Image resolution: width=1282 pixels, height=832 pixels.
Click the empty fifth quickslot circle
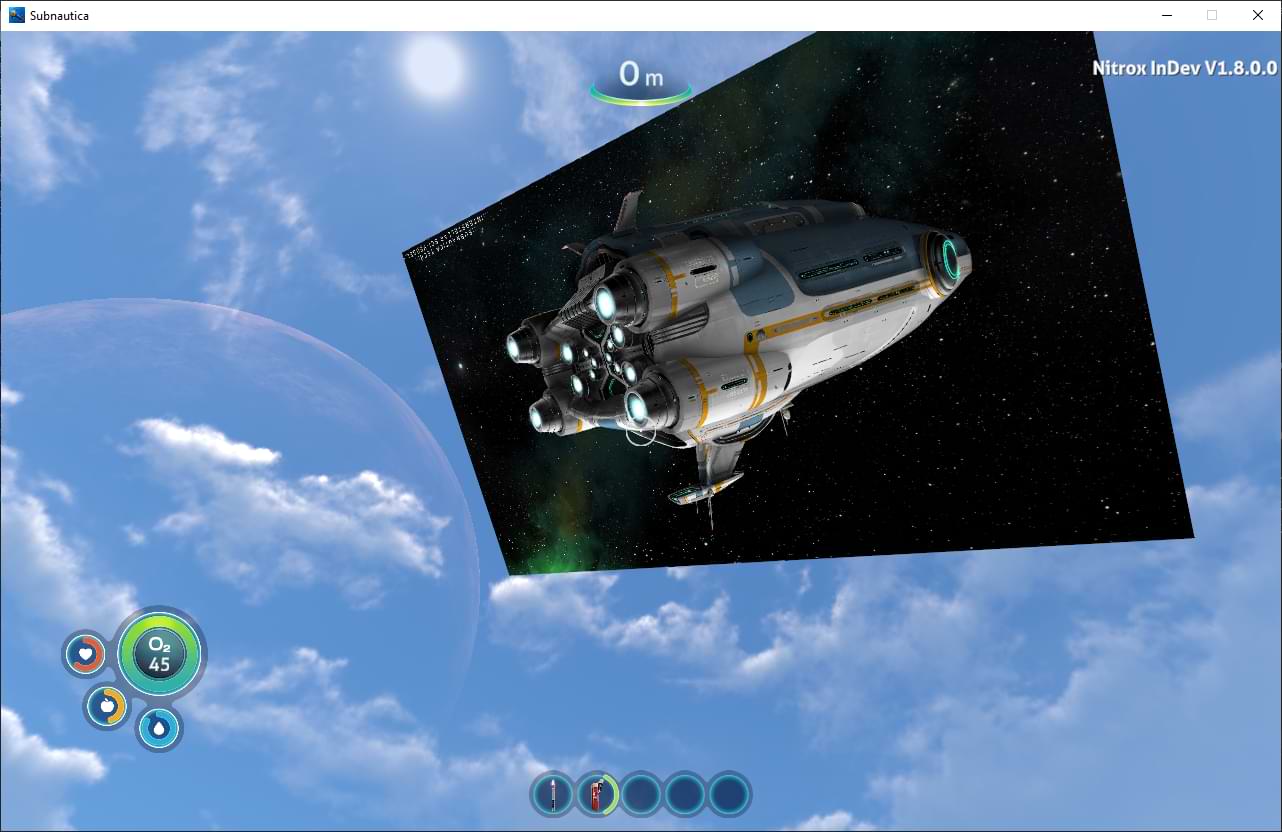click(x=728, y=793)
